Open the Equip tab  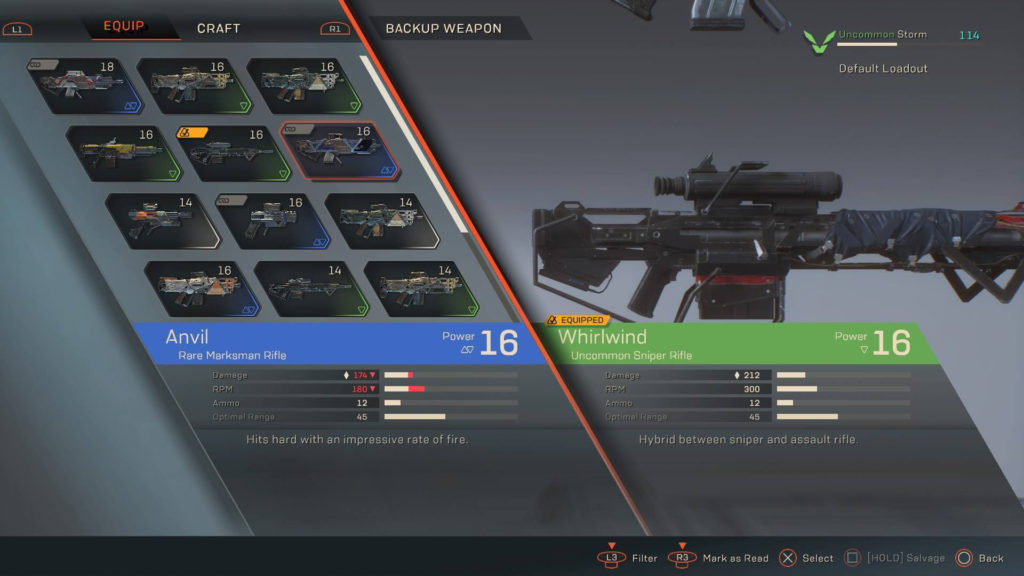[x=124, y=27]
